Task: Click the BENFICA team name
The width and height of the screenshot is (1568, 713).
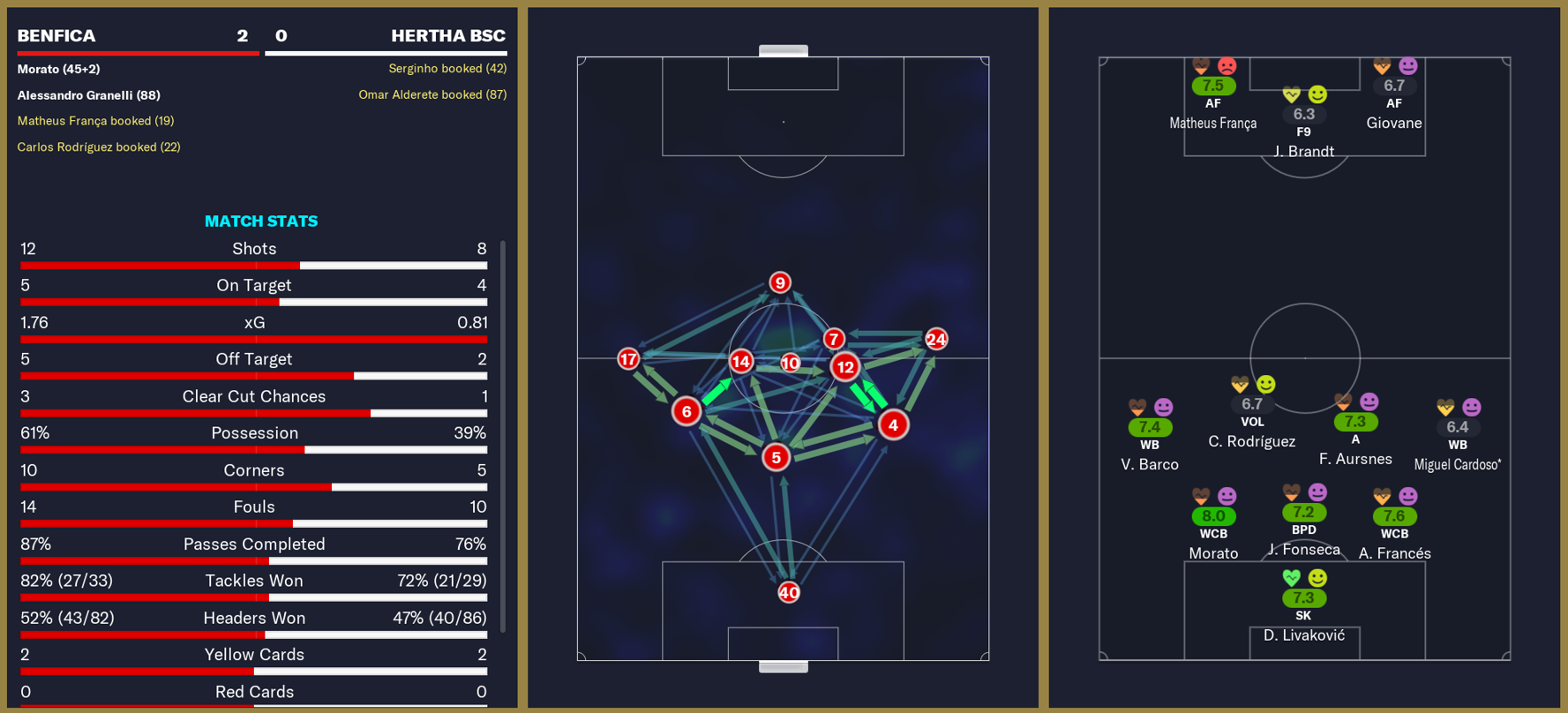Action: [x=55, y=36]
